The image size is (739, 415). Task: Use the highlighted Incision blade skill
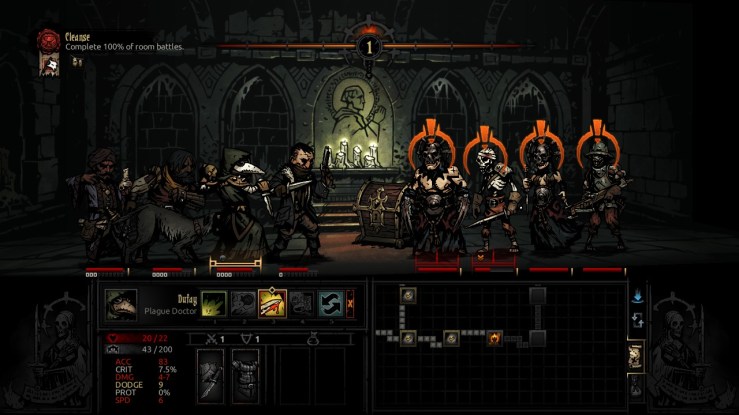272,303
